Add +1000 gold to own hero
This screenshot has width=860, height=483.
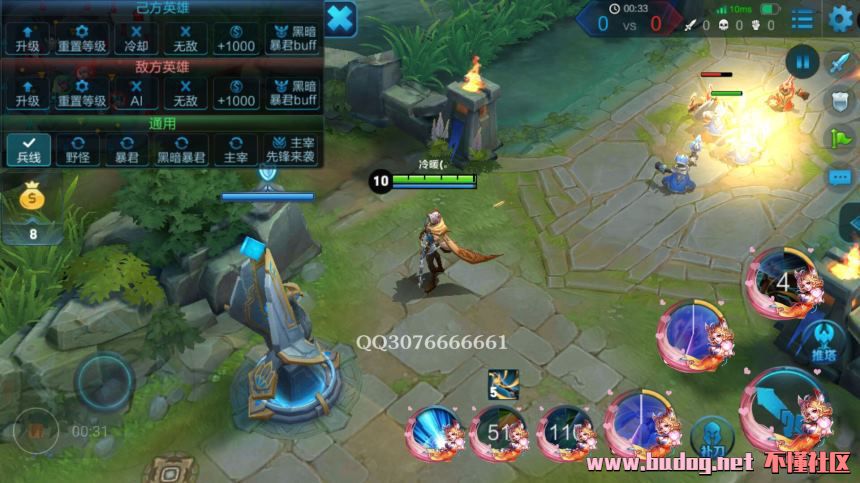(x=237, y=38)
